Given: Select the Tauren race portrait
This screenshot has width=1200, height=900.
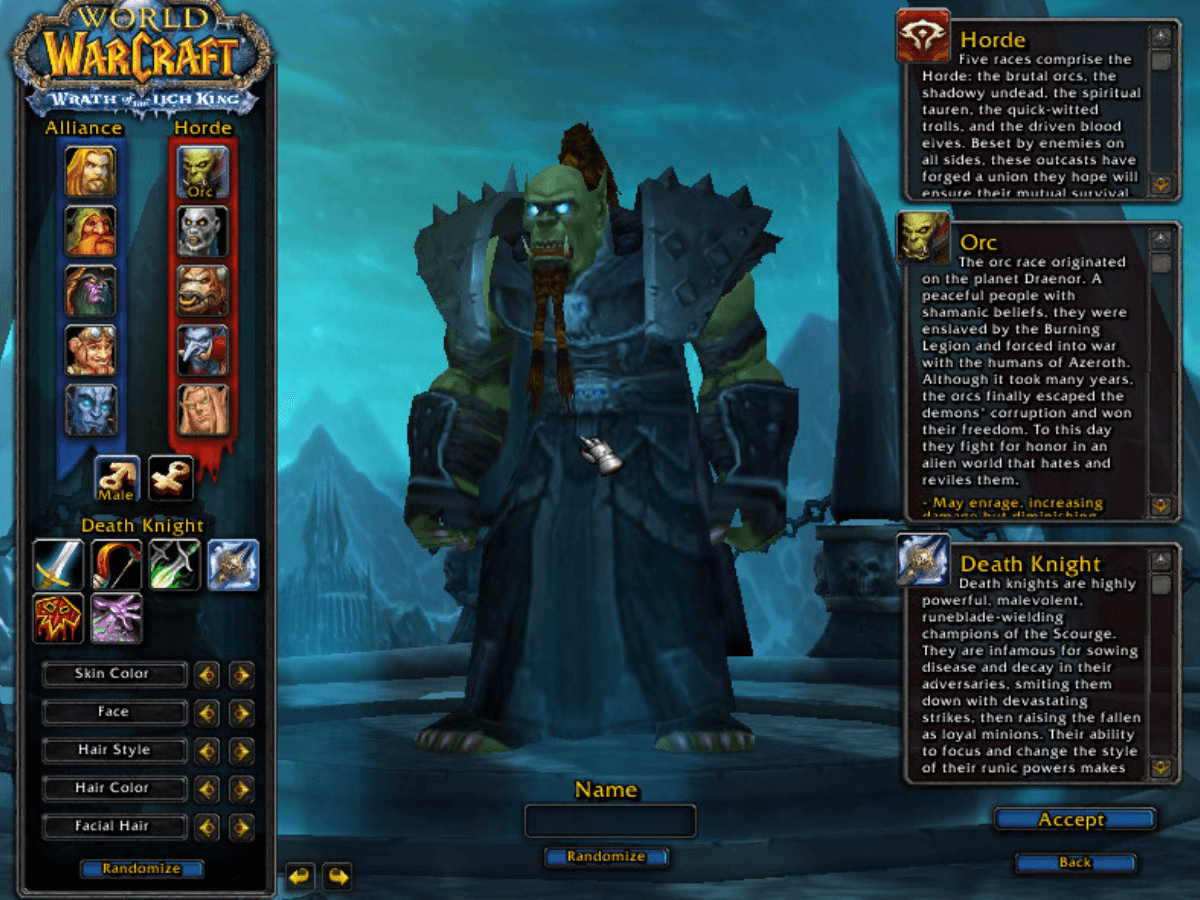Looking at the screenshot, I should (203, 291).
